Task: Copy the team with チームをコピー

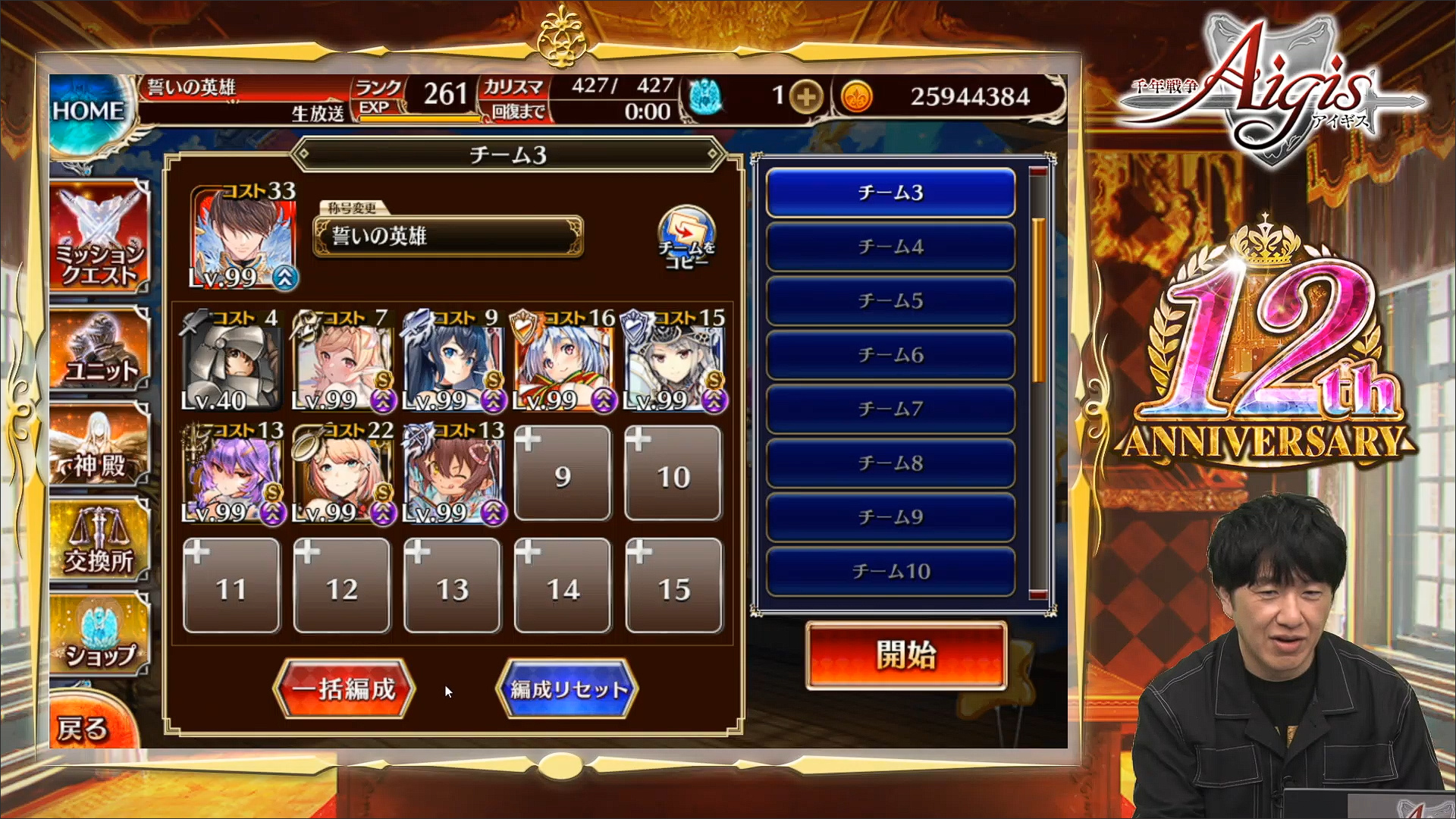Action: pyautogui.click(x=686, y=238)
